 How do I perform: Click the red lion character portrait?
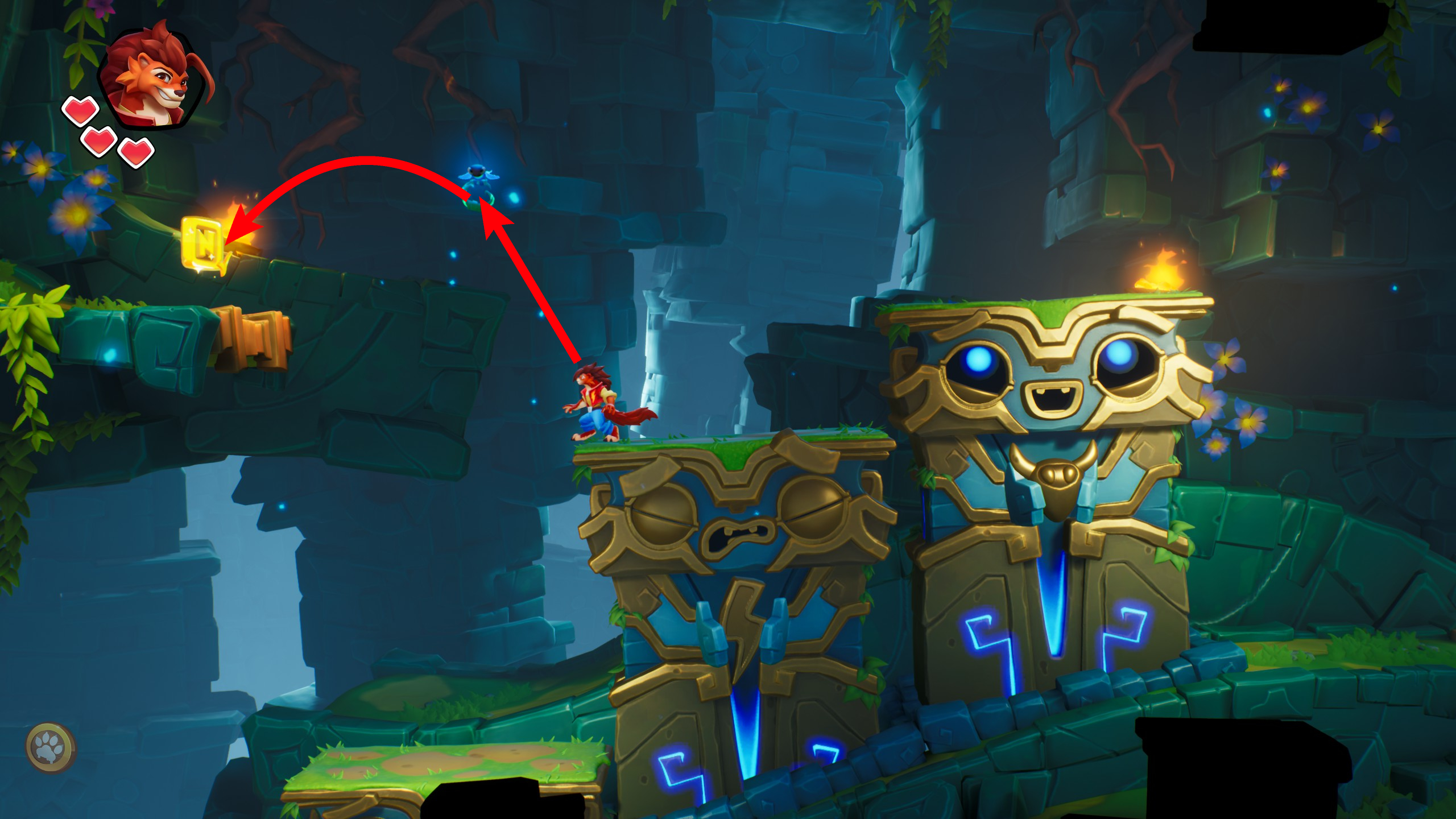coord(152,77)
